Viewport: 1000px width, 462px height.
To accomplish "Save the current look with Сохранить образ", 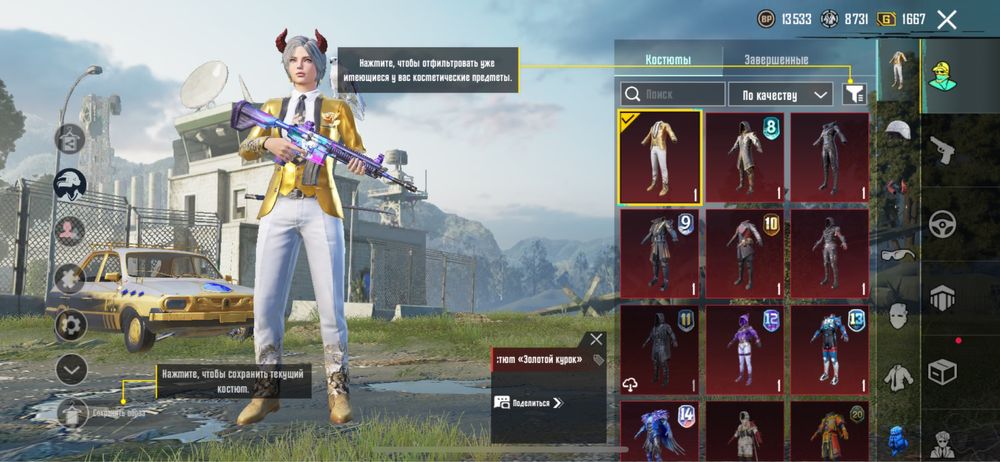I will pos(72,412).
